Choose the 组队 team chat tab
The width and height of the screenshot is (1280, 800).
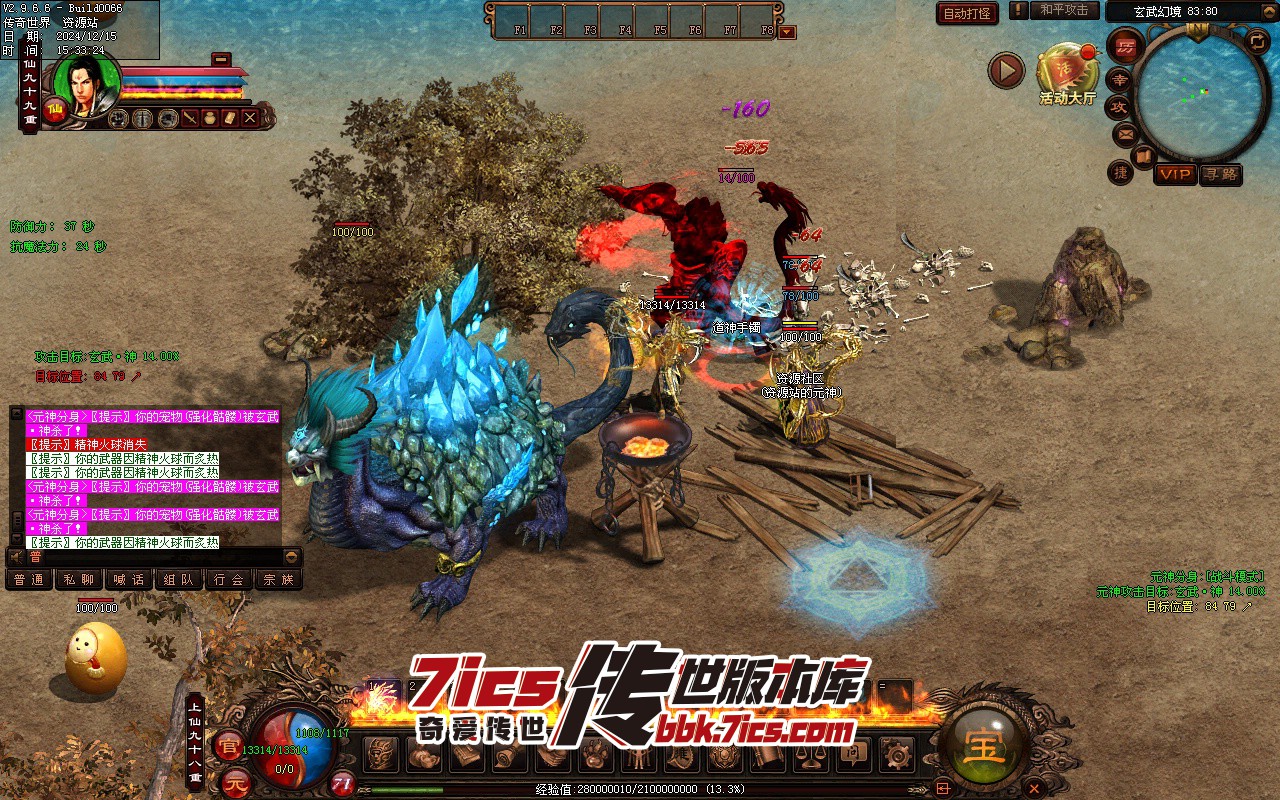coord(179,579)
